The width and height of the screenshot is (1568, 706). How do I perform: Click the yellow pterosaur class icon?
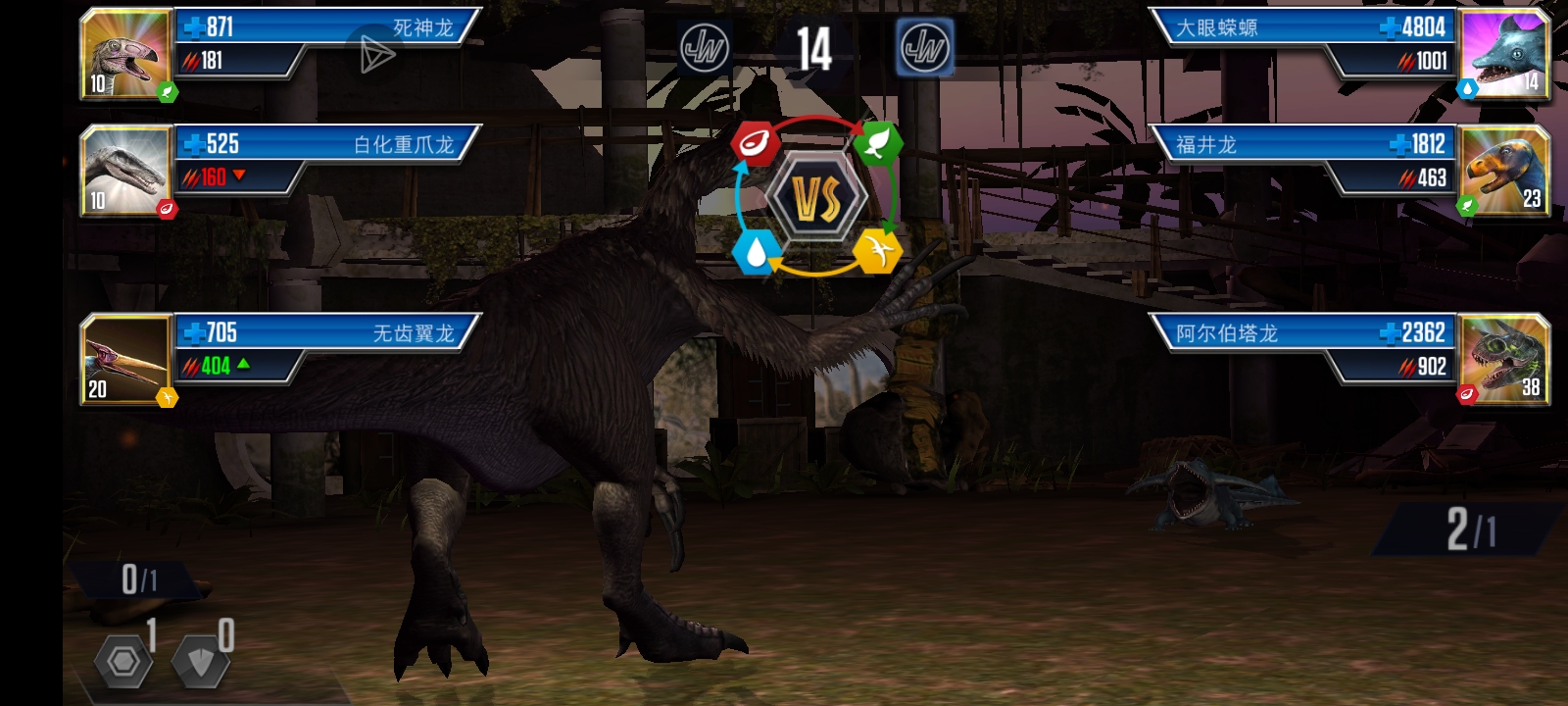pyautogui.click(x=878, y=252)
